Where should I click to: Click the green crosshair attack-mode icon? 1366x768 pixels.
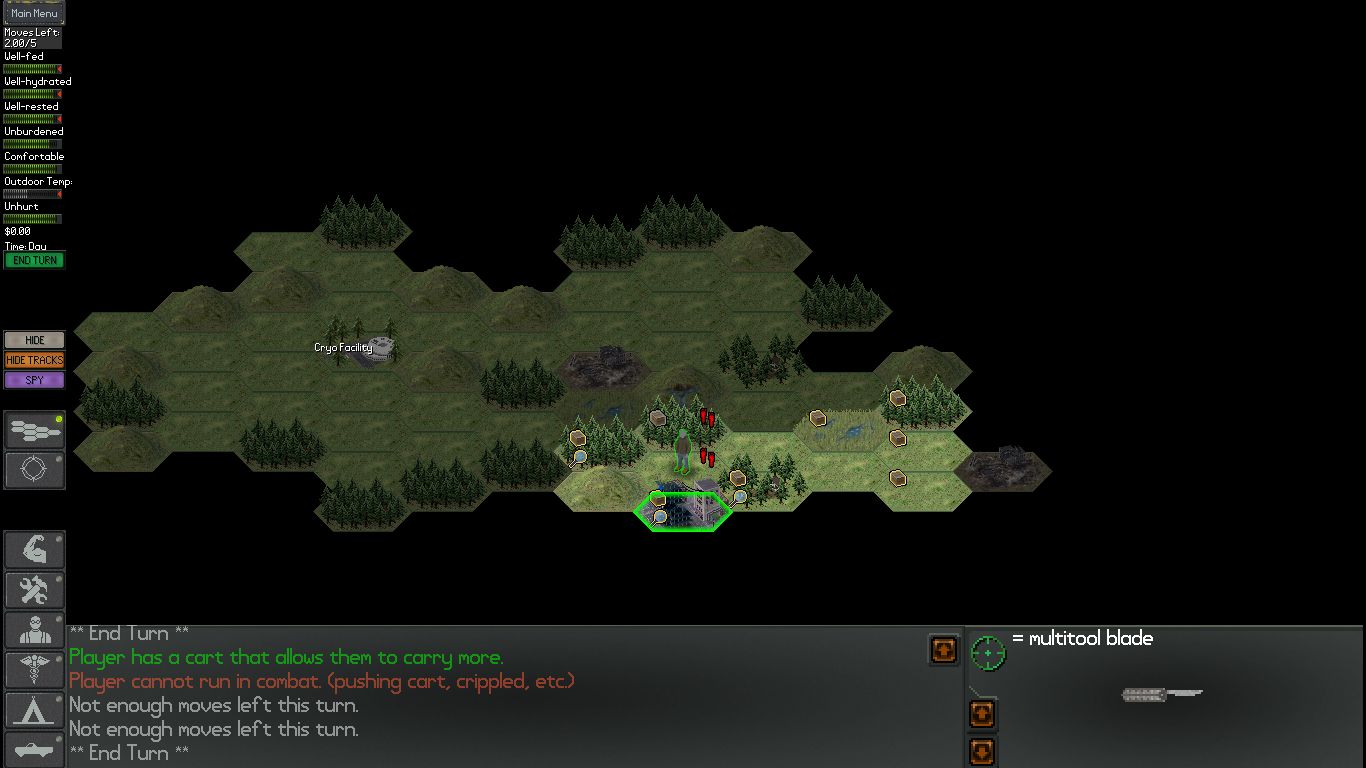pos(988,653)
